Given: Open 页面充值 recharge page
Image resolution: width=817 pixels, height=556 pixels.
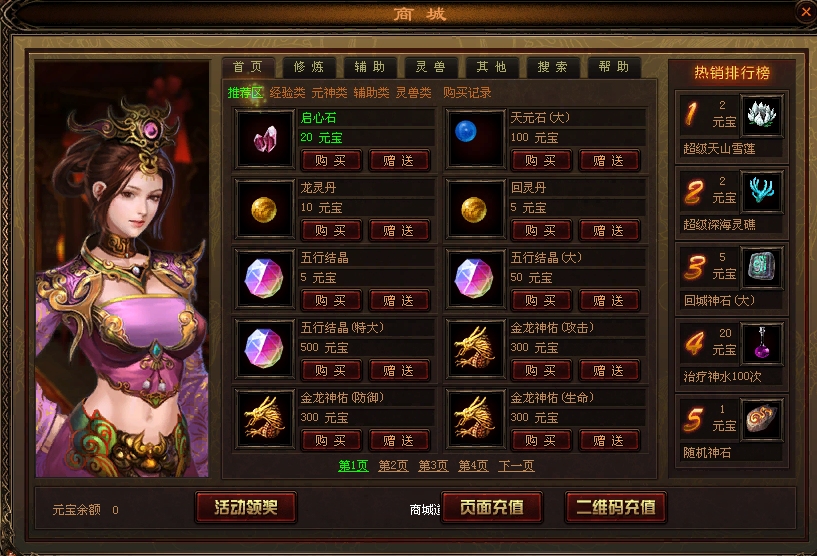Looking at the screenshot, I should point(491,507).
